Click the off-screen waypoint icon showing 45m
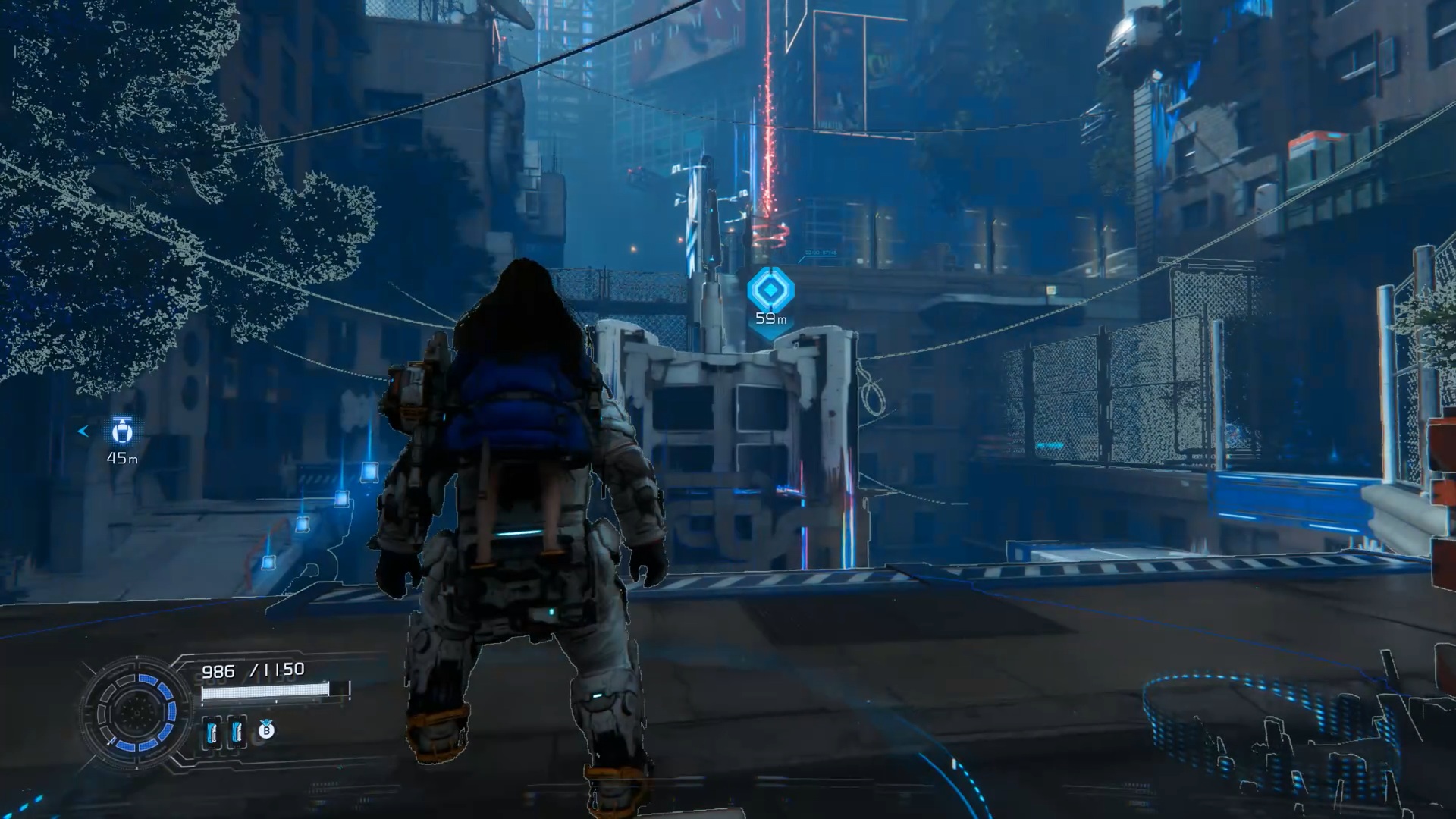This screenshot has width=1456, height=819. [122, 431]
